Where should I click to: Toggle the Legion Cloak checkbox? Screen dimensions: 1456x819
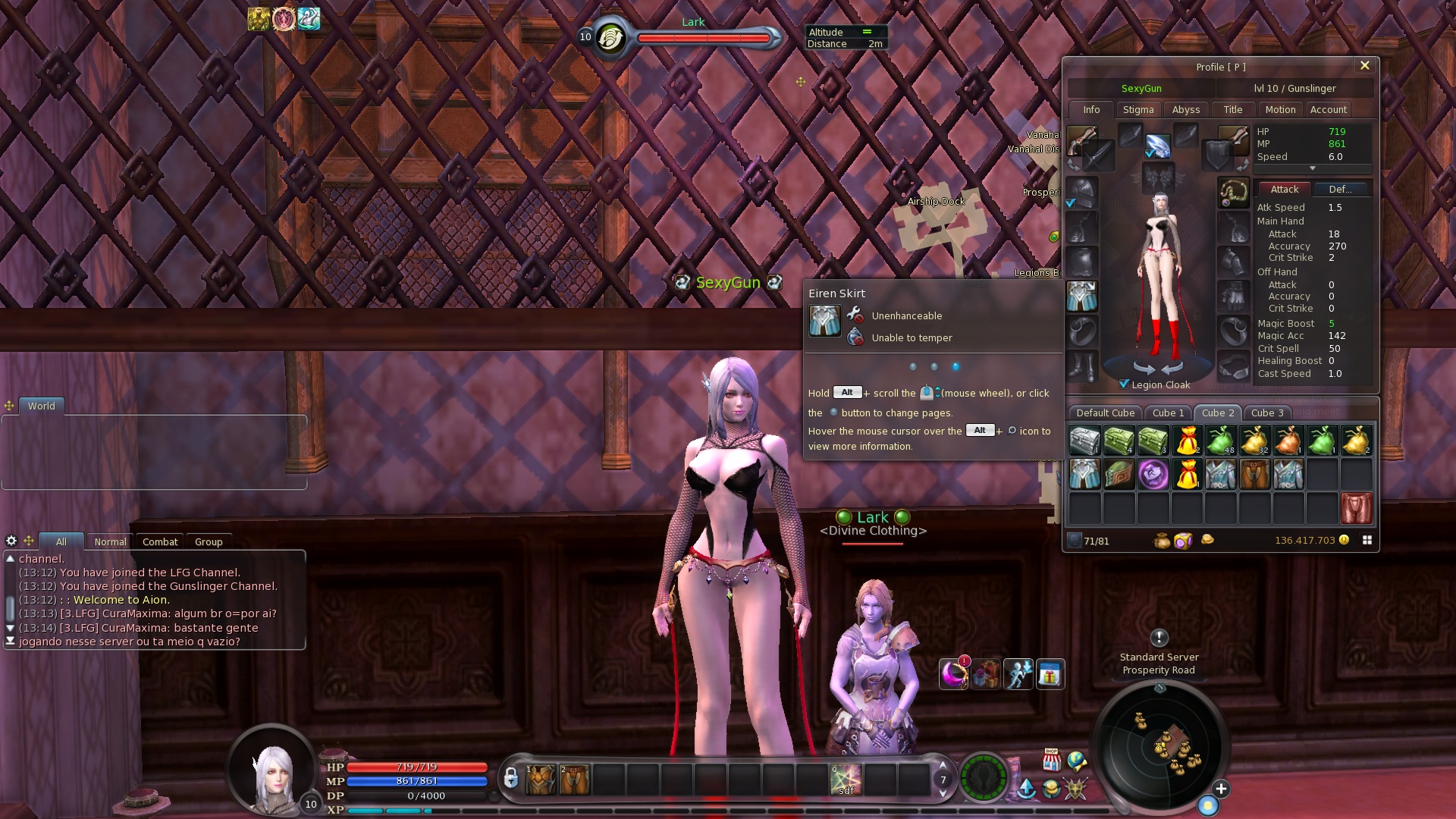(x=1124, y=384)
